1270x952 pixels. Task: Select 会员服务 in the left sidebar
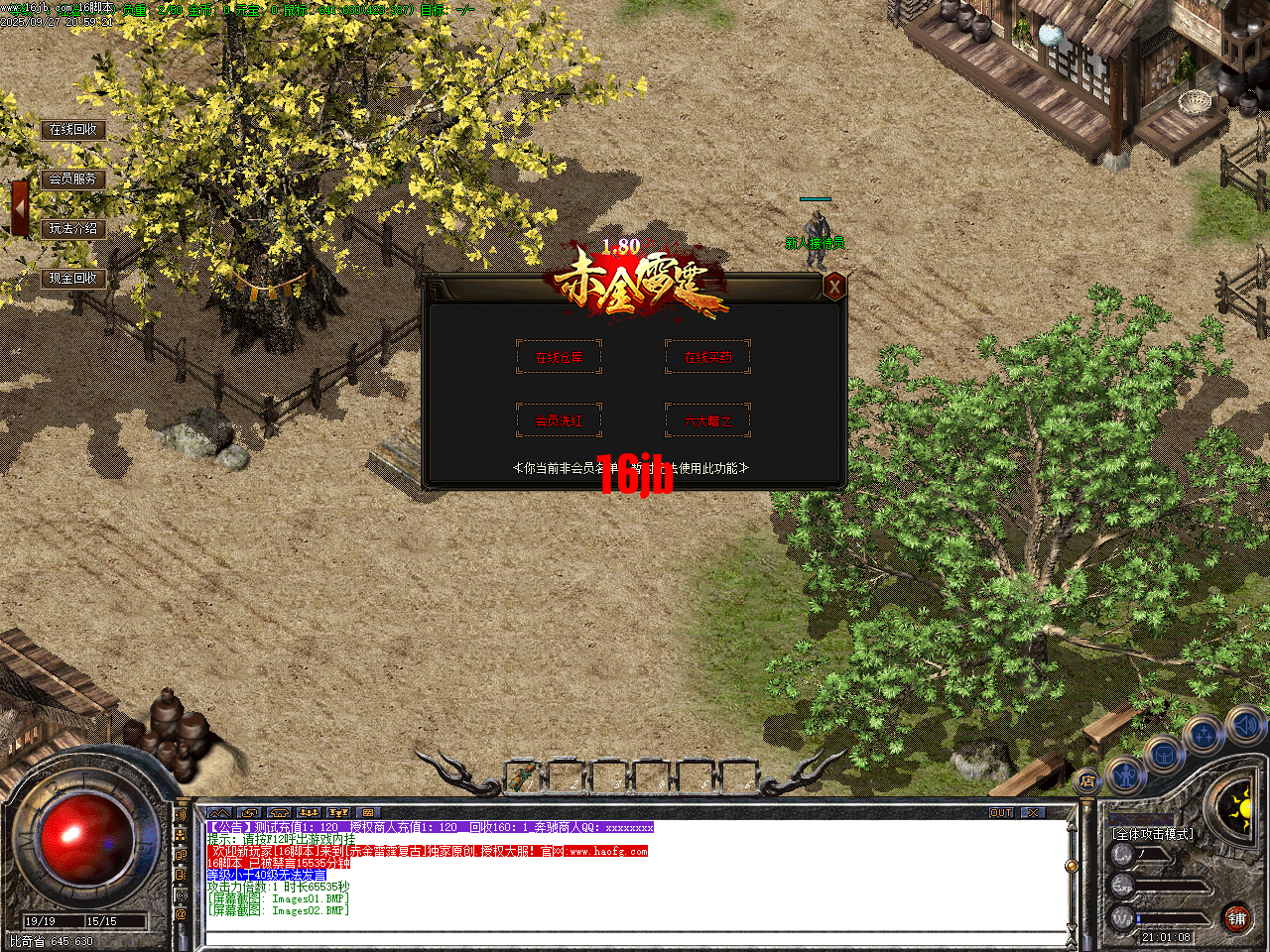click(74, 179)
